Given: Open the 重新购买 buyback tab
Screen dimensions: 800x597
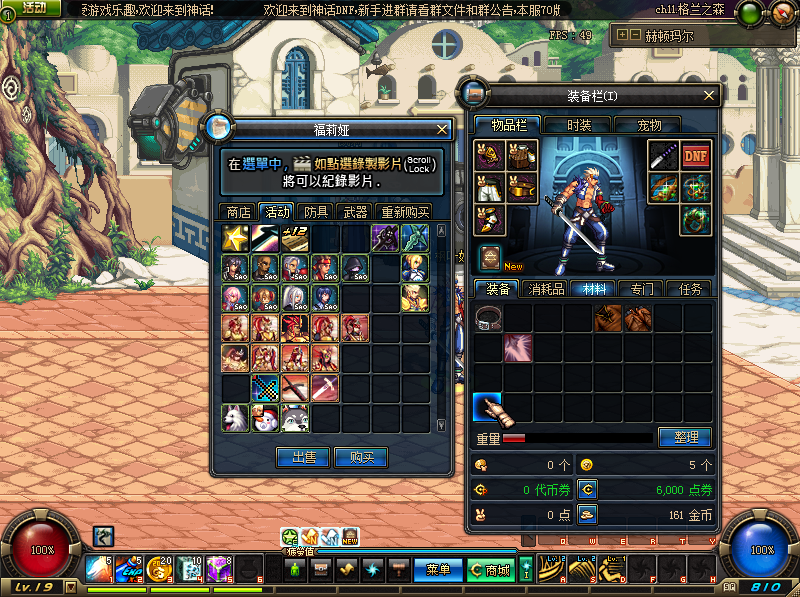Looking at the screenshot, I should click(404, 212).
